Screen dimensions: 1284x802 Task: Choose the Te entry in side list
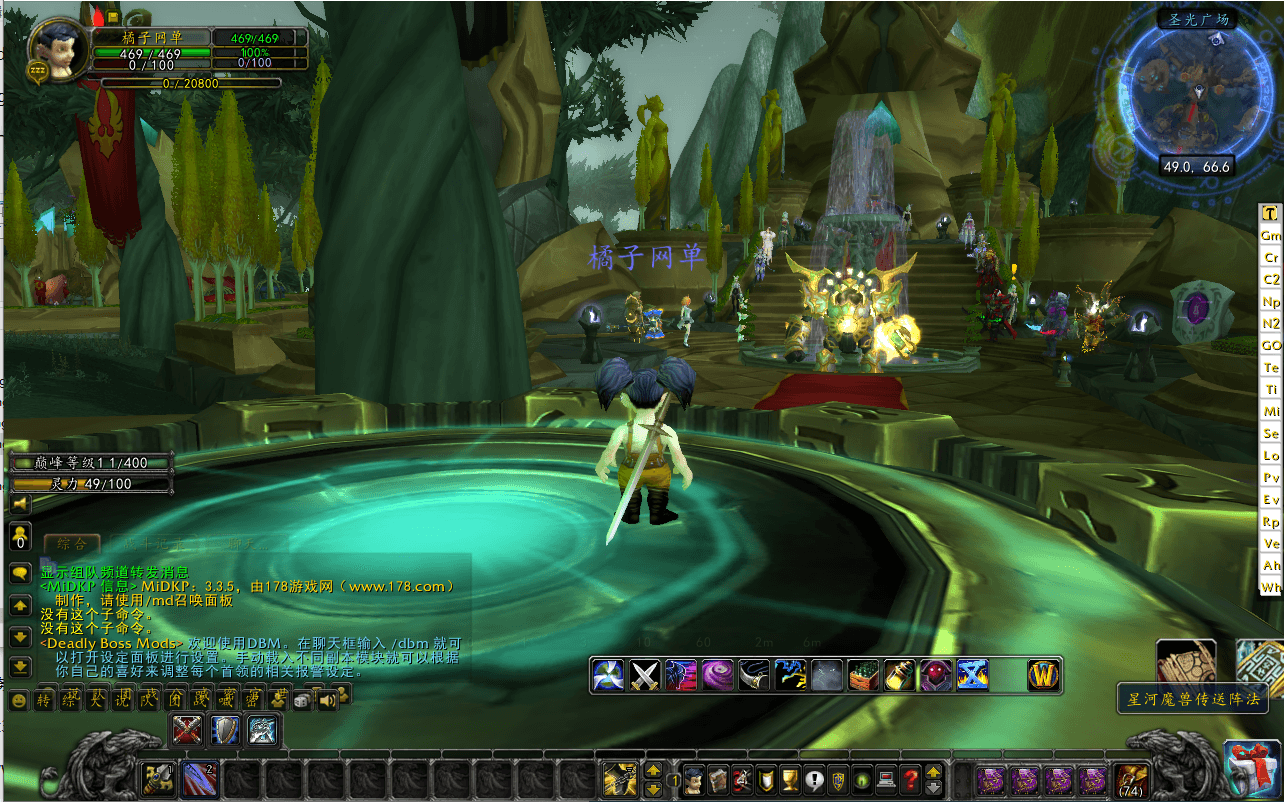click(x=1271, y=367)
